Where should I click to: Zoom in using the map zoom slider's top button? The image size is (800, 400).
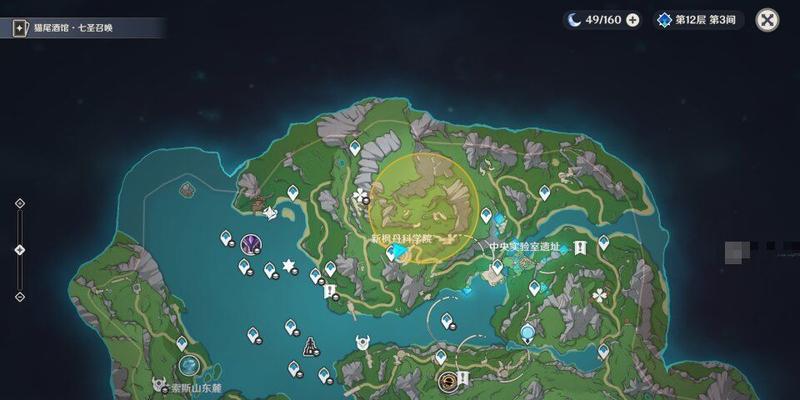coord(19,203)
